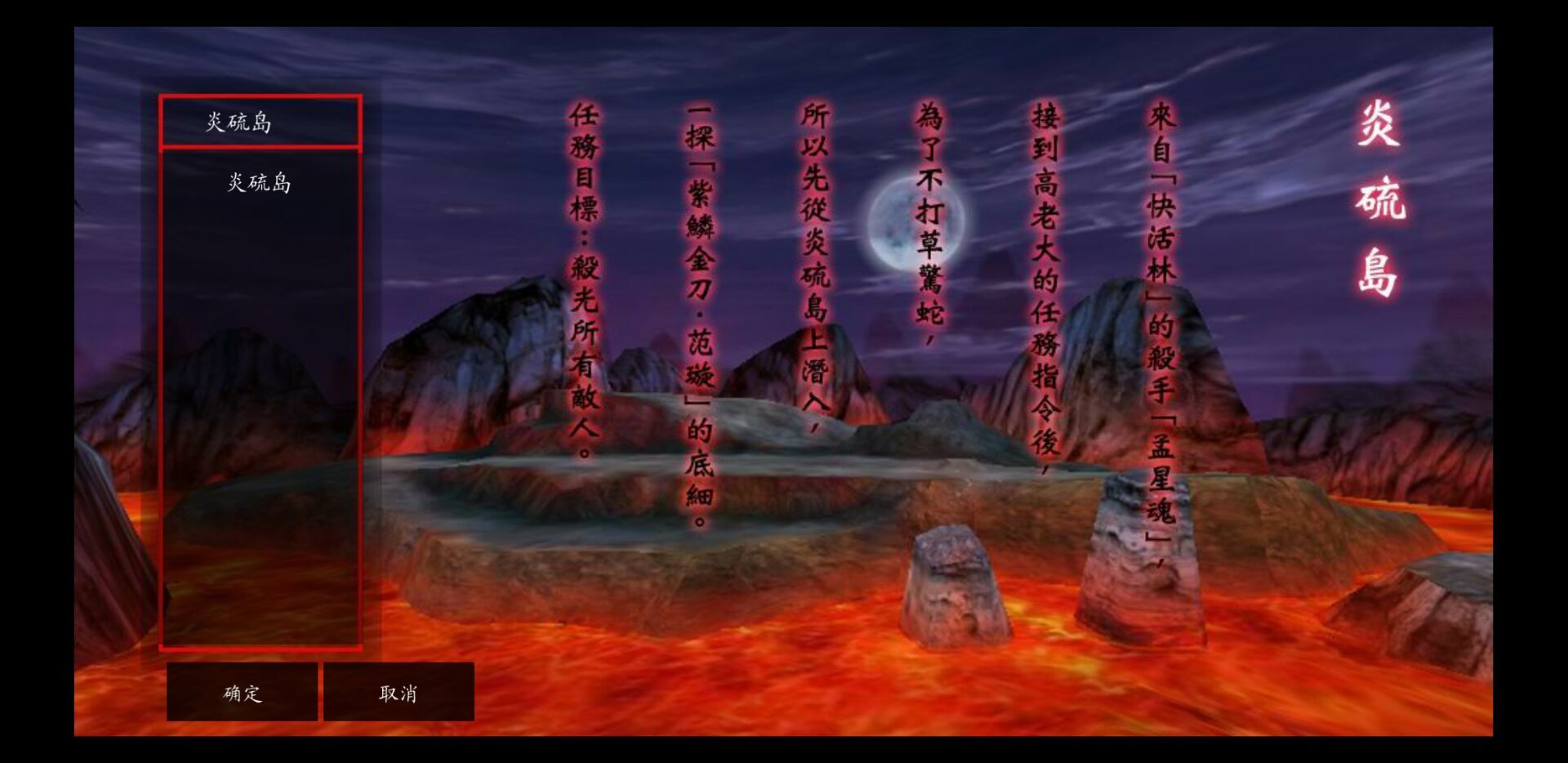Image resolution: width=1568 pixels, height=763 pixels.
Task: Click the 炎硫岛 header box above the list
Action: coord(261,123)
